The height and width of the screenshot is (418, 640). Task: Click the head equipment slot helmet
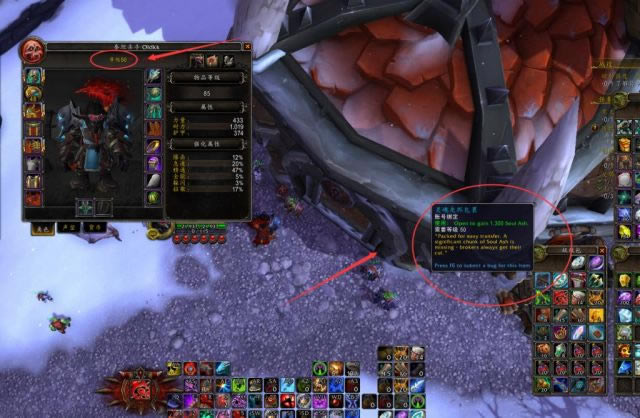point(34,76)
